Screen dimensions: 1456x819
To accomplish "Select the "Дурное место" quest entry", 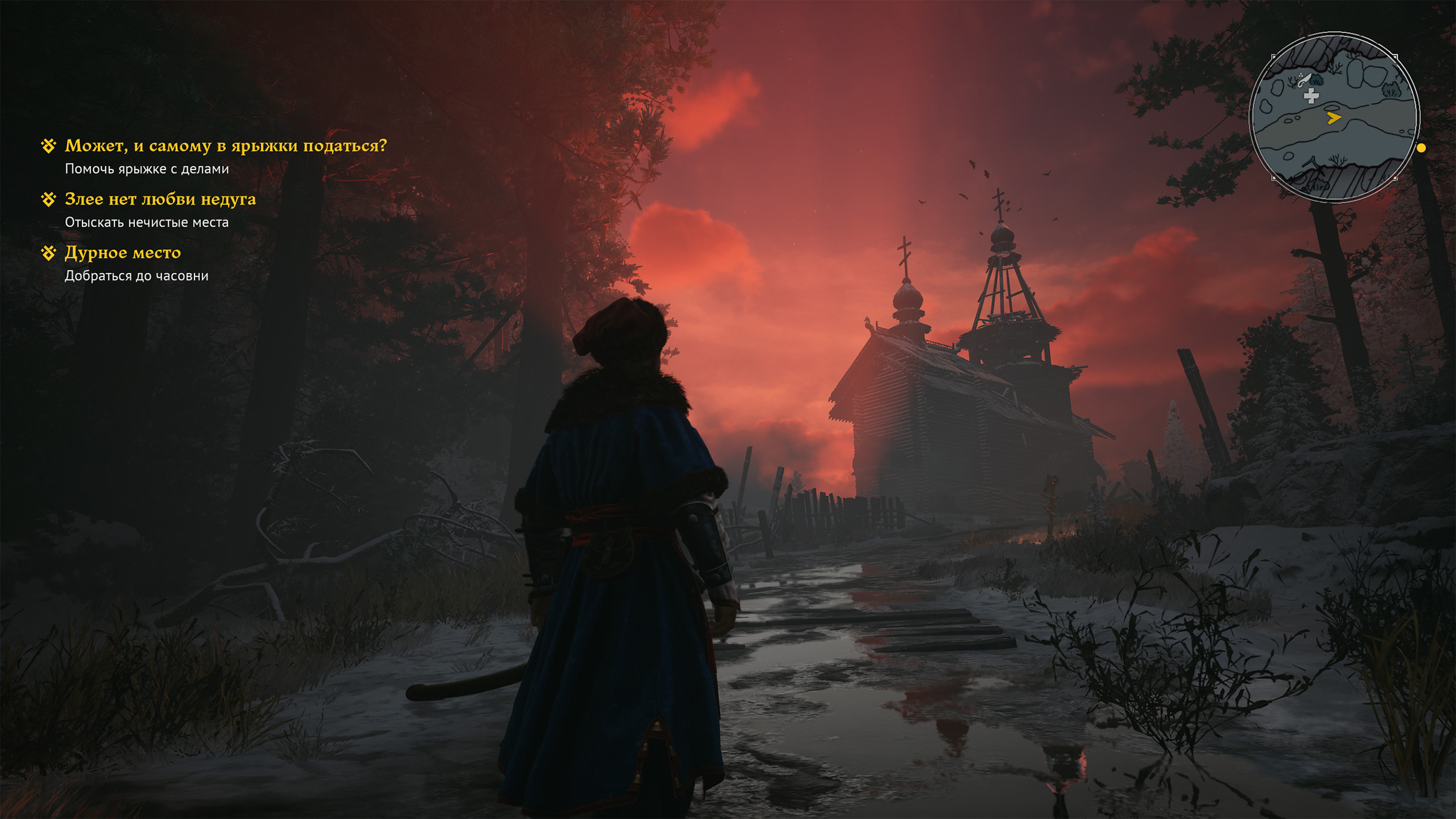I will (x=122, y=253).
